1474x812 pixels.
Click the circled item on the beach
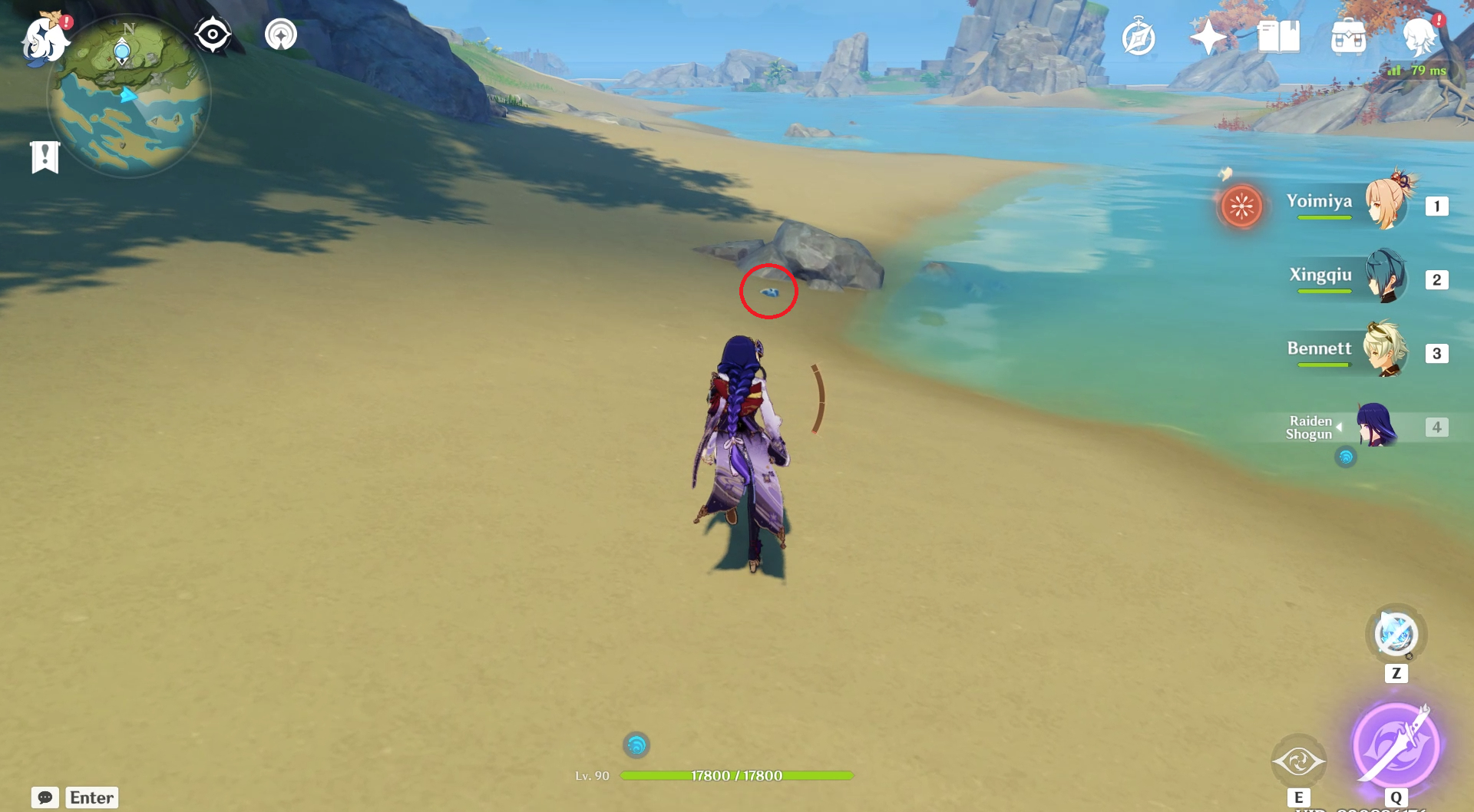[768, 292]
